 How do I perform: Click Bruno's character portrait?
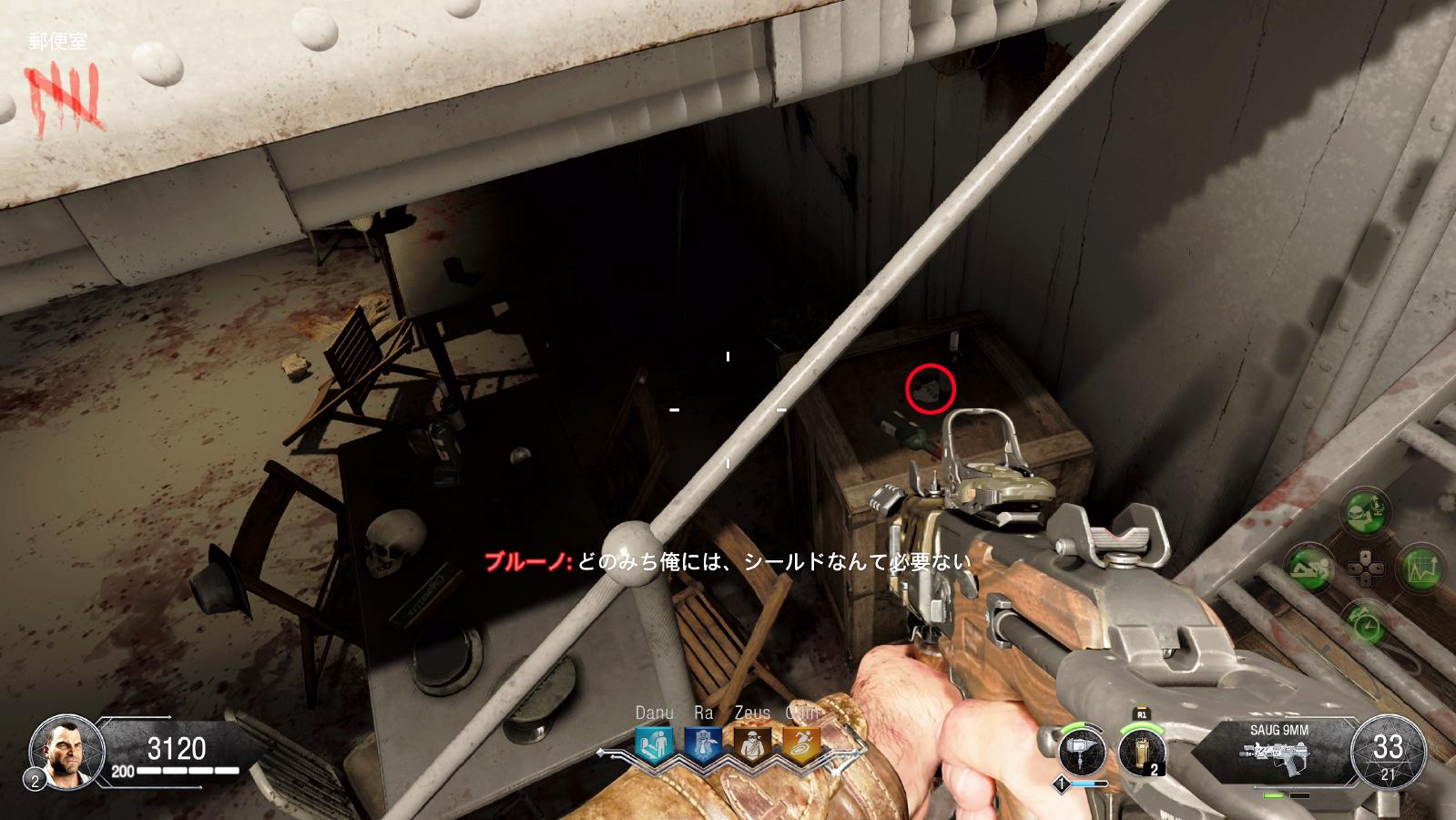point(66,751)
